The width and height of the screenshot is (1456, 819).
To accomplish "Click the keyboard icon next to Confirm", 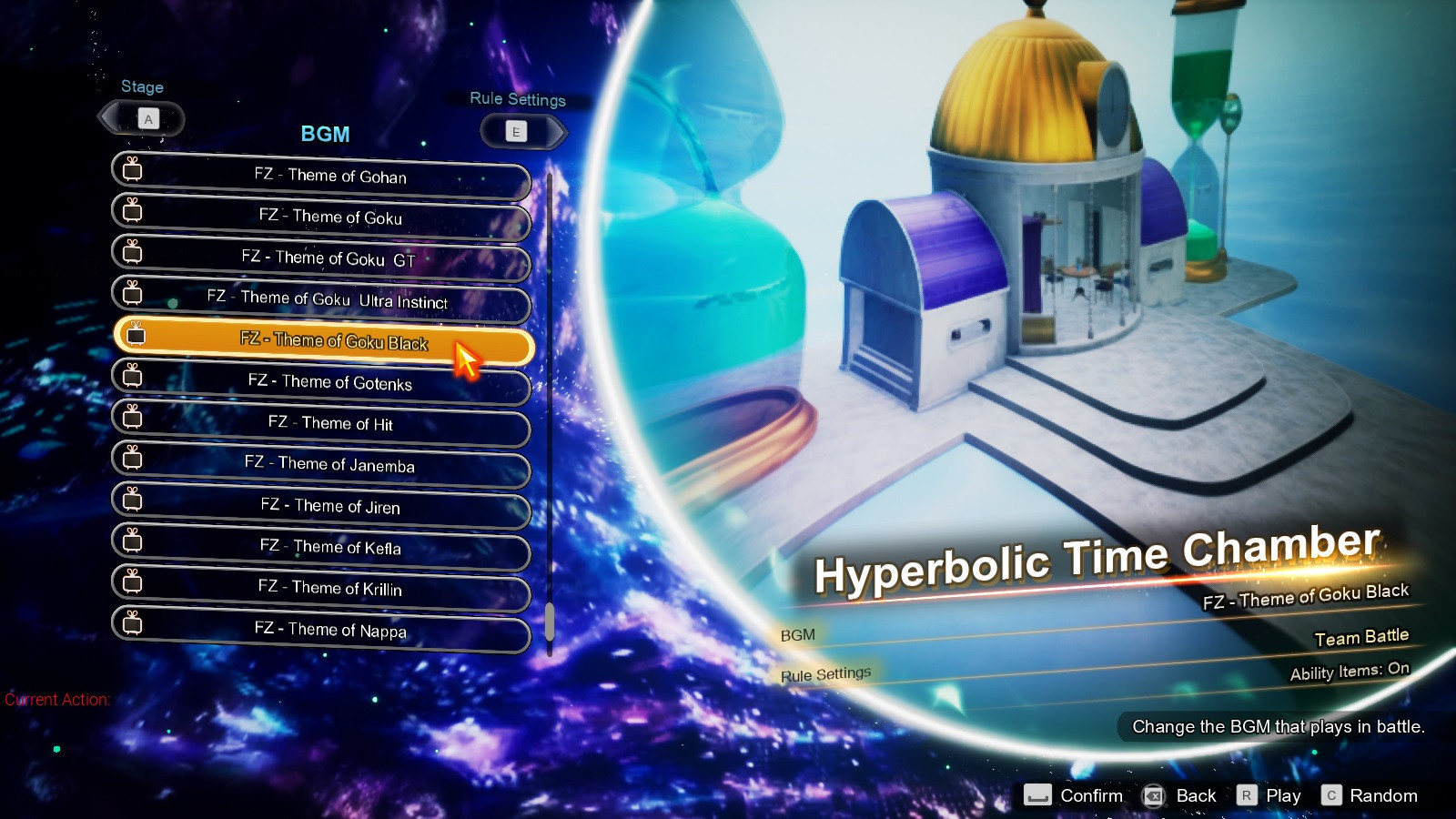I will coord(1036,794).
